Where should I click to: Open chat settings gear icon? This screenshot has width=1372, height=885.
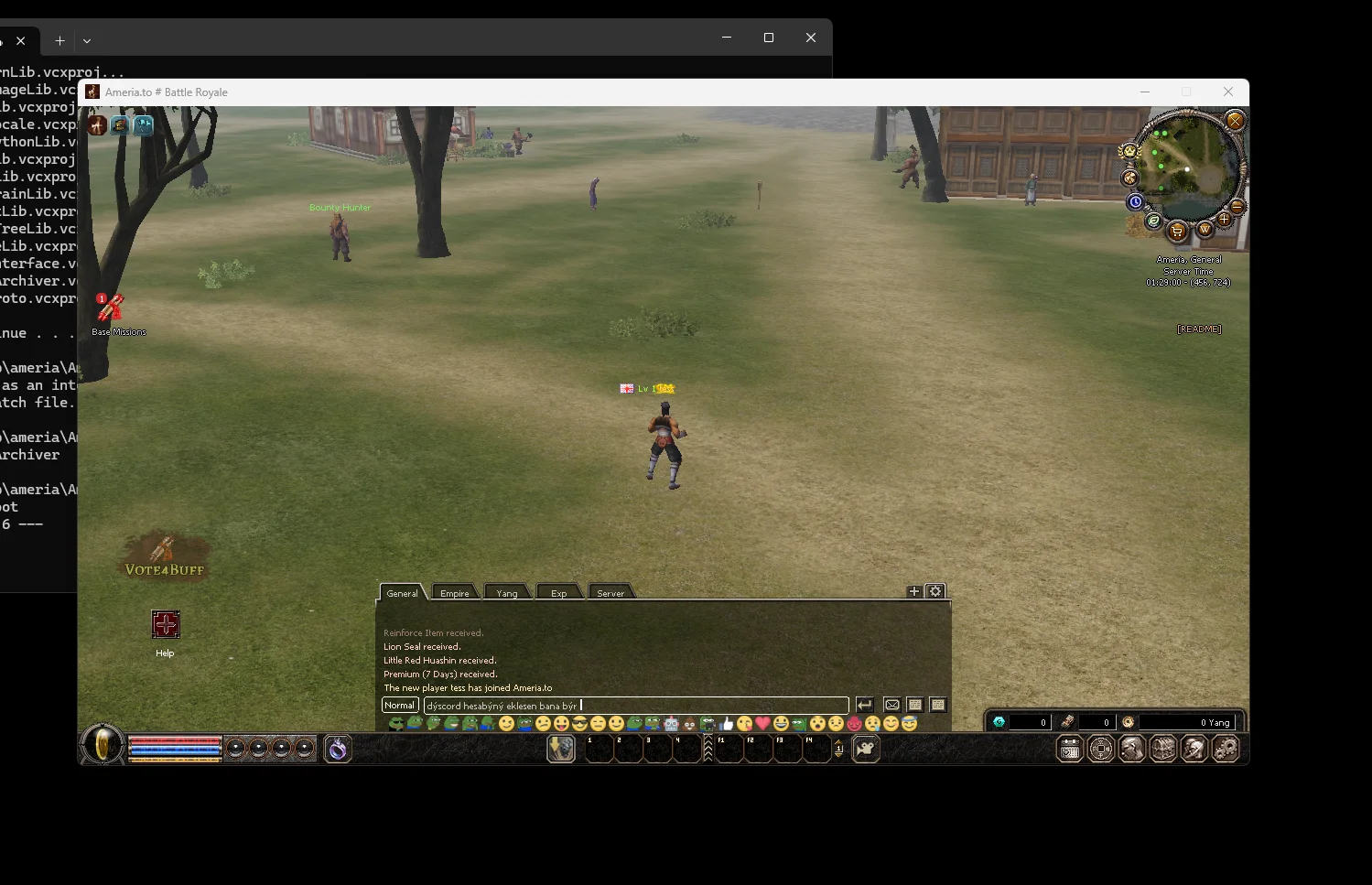[935, 591]
